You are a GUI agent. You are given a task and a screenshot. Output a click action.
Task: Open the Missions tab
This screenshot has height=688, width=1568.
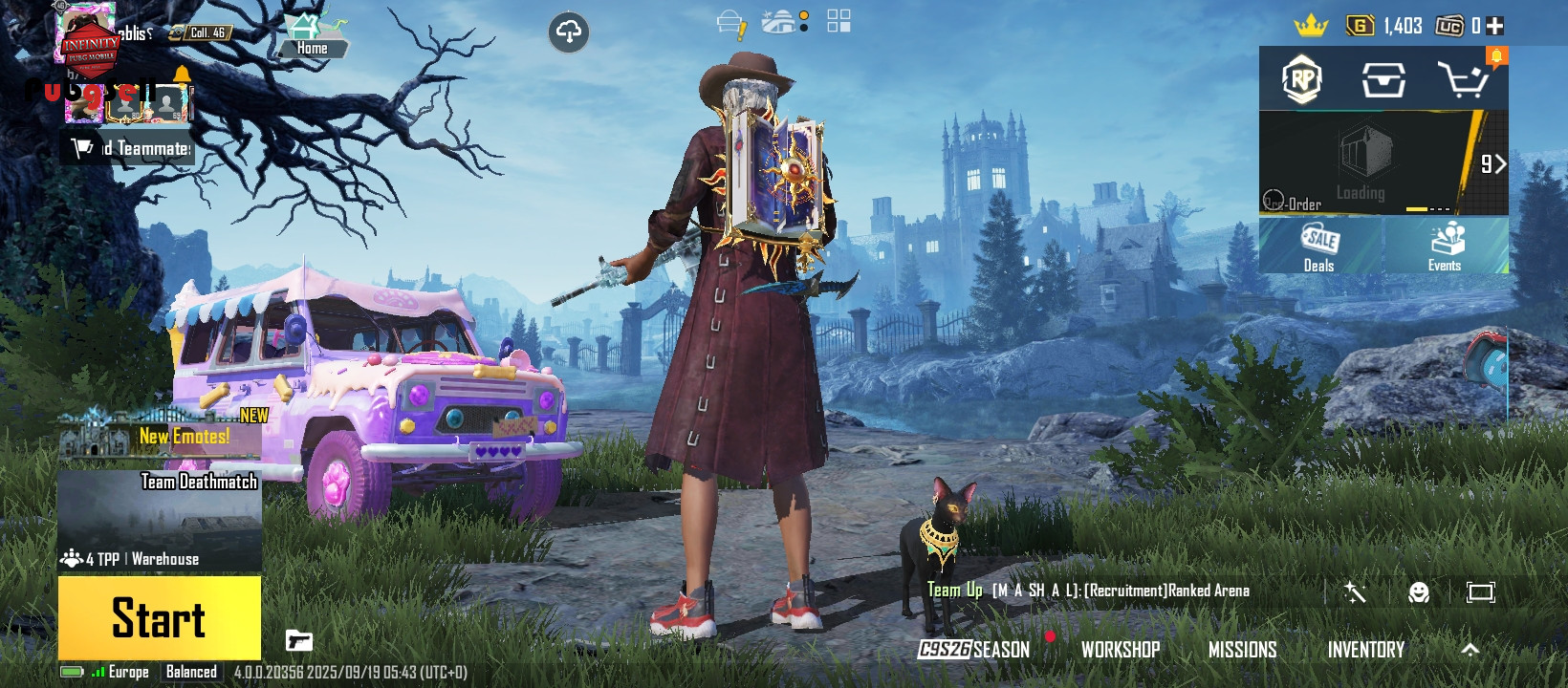(1242, 650)
